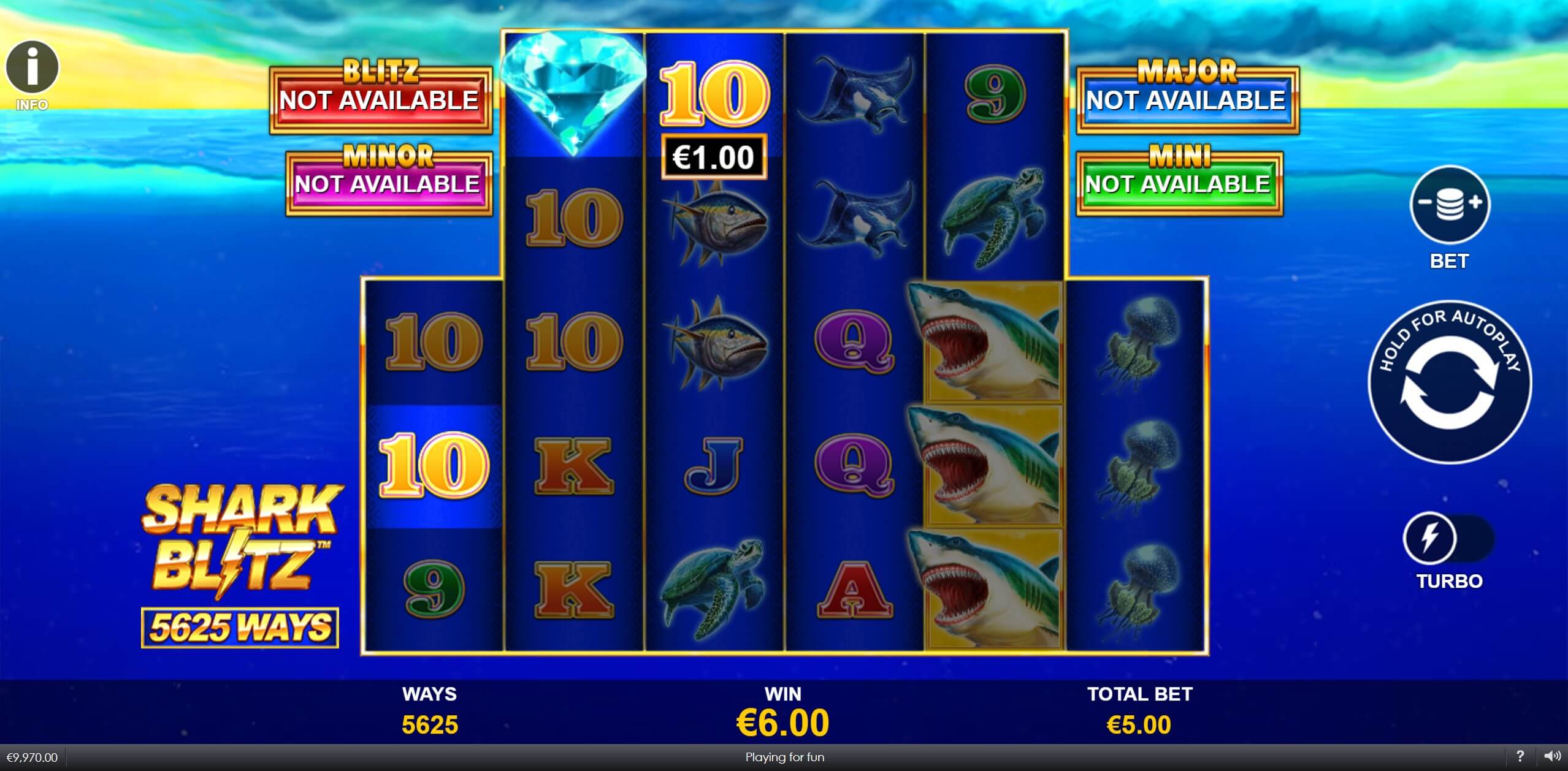This screenshot has height=771, width=1568.
Task: Open the BET coin selector
Action: (x=1449, y=205)
